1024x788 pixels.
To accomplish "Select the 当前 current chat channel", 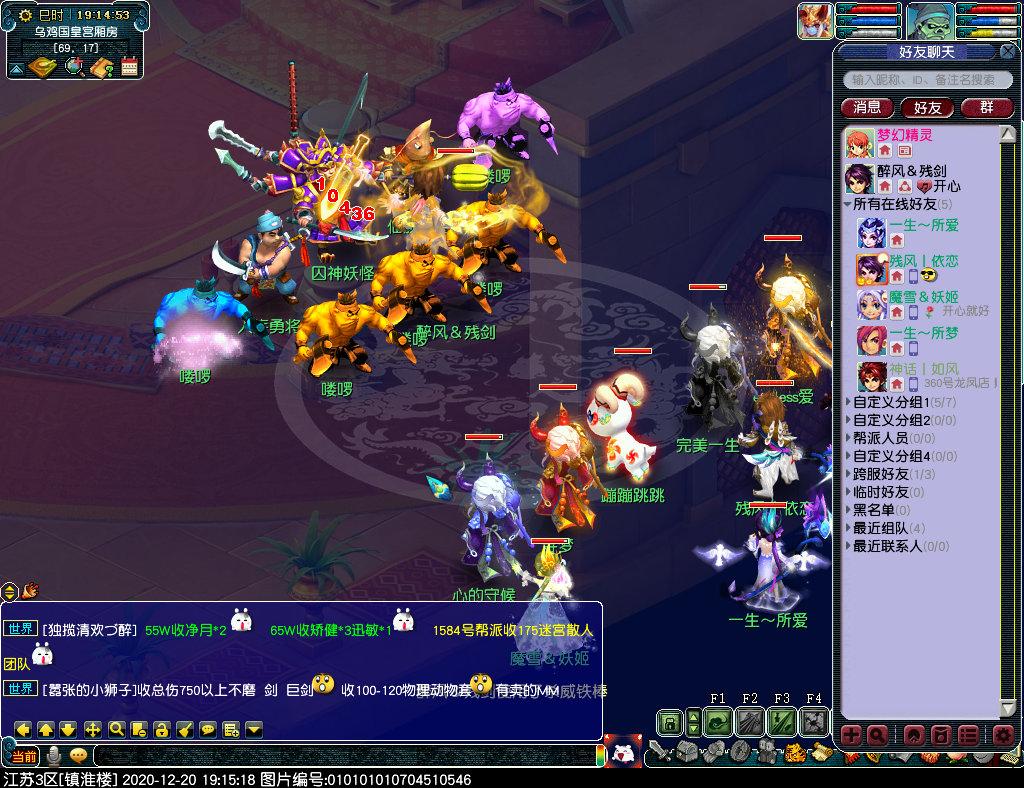I will pos(24,755).
